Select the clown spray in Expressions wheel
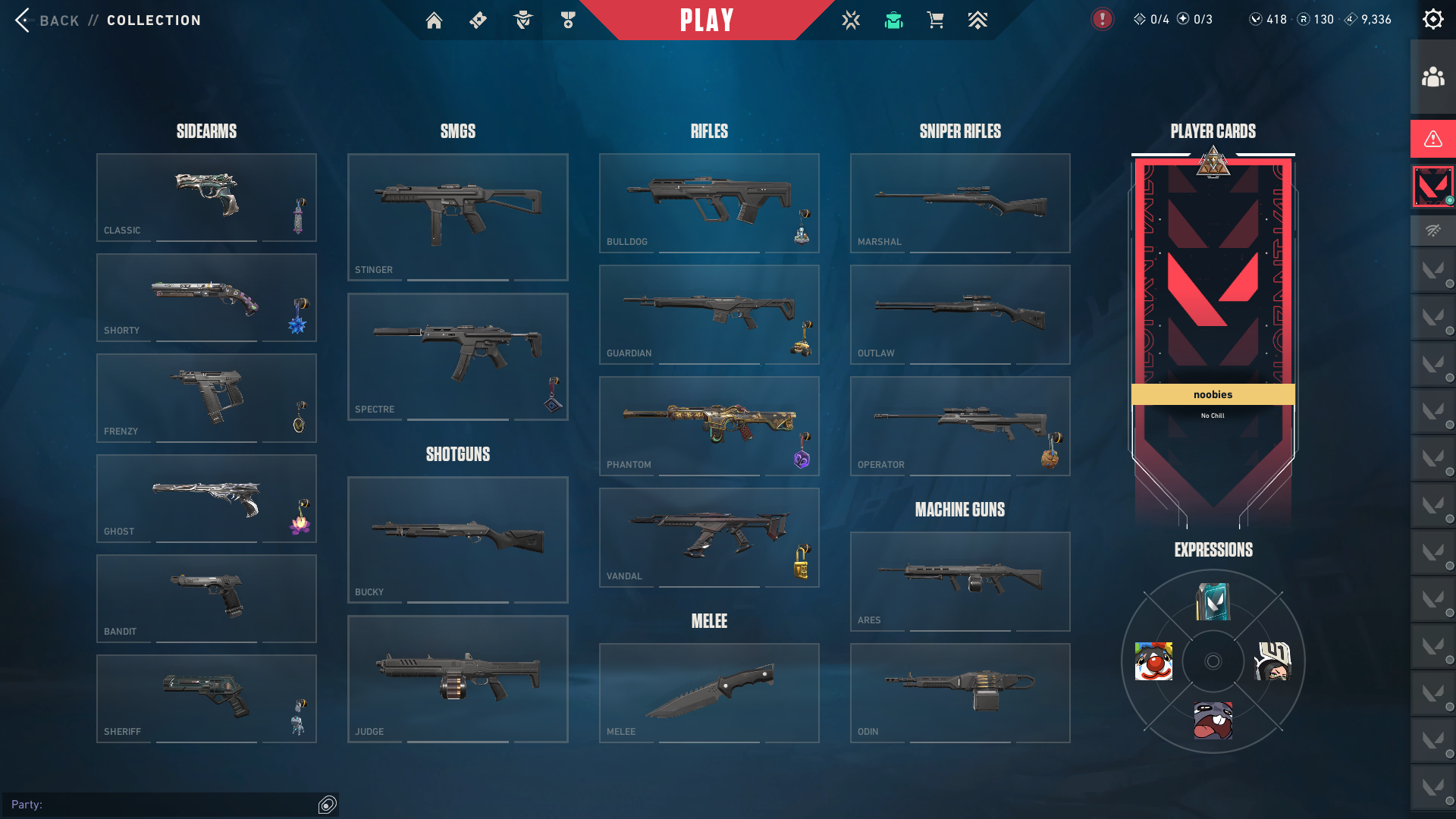The width and height of the screenshot is (1456, 819). [x=1153, y=661]
